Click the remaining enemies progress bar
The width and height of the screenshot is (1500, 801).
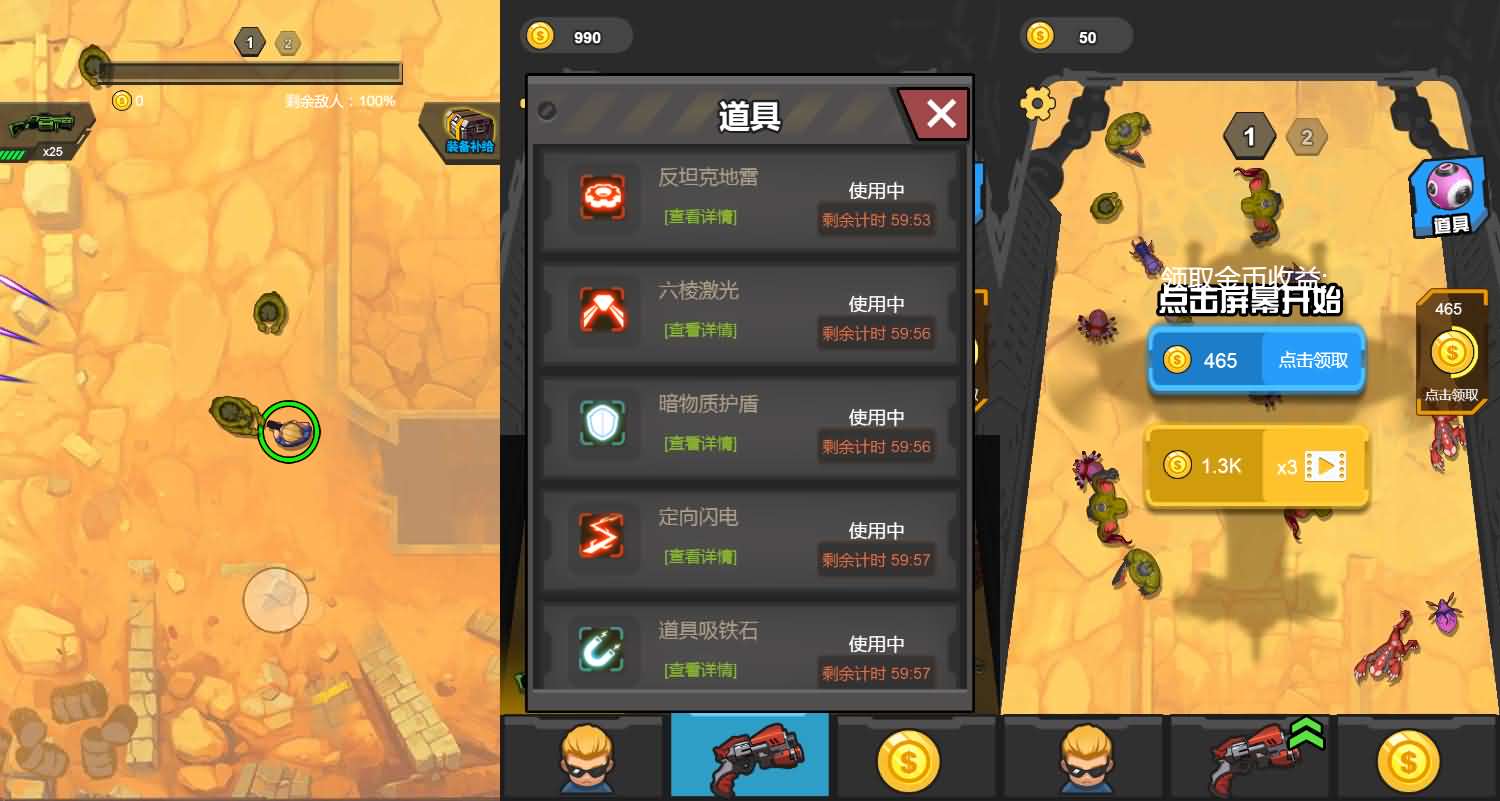click(x=250, y=72)
